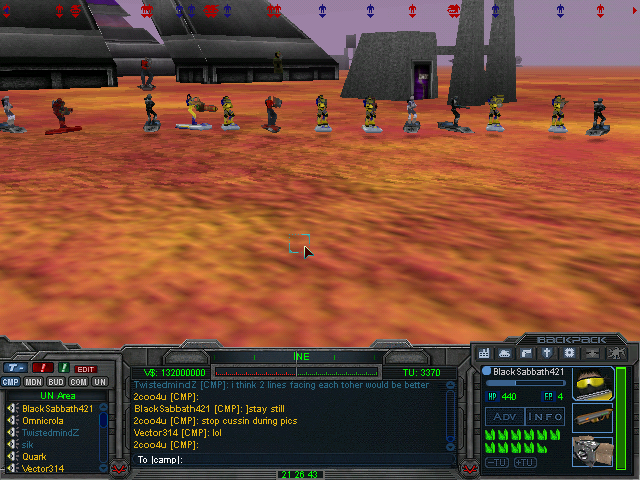Show character Info panel
This screenshot has height=480, width=640.
(x=546, y=416)
